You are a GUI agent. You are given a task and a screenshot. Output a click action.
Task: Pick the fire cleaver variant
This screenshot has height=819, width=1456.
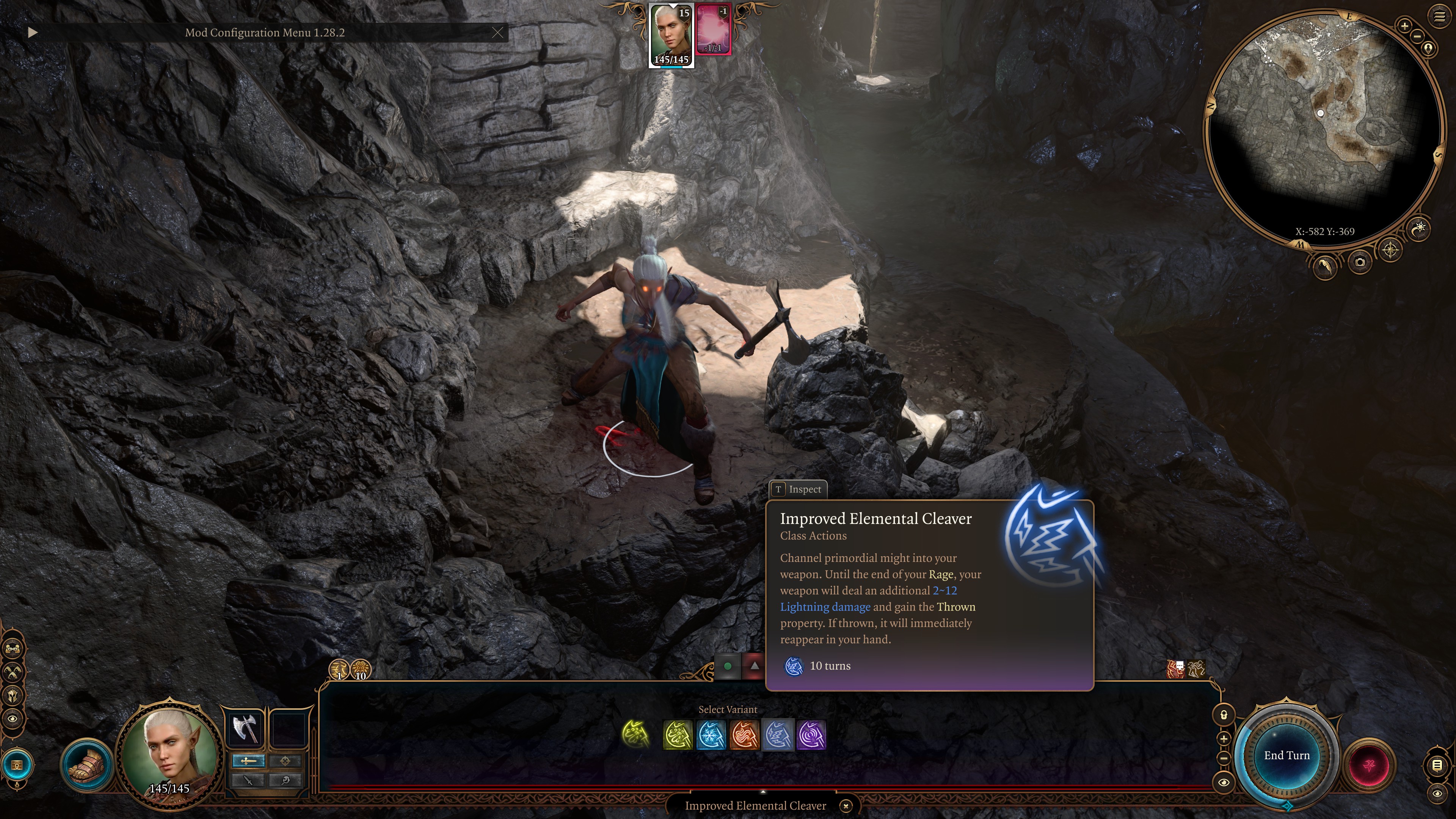(x=744, y=735)
